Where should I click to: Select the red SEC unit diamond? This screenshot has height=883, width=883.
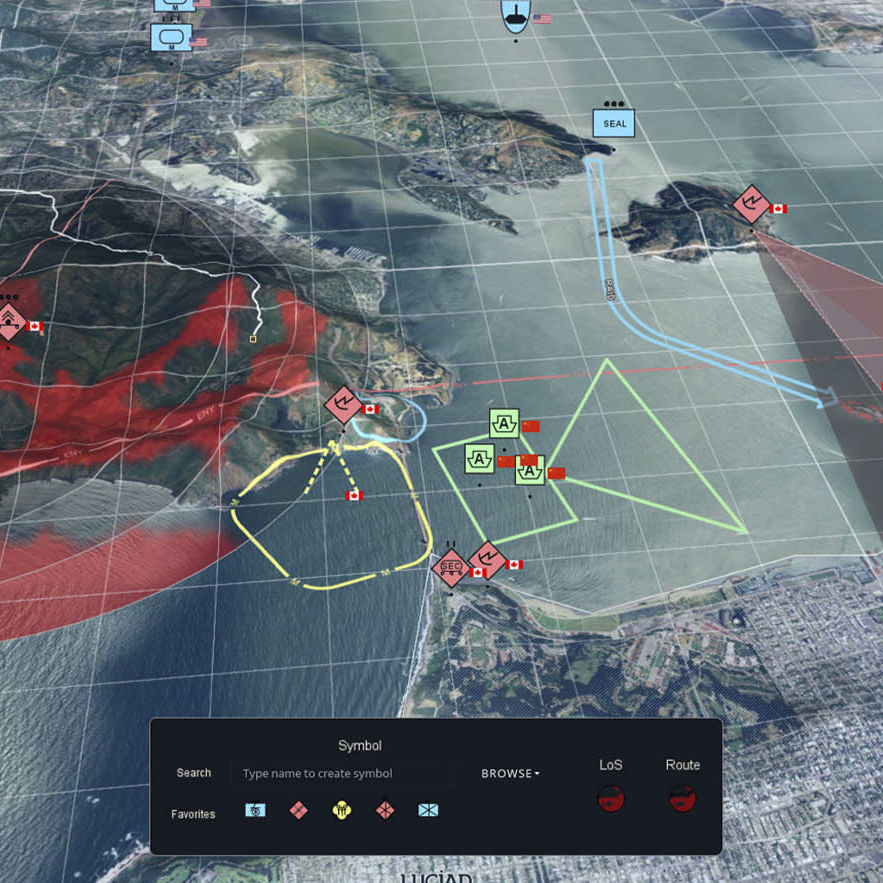click(451, 567)
